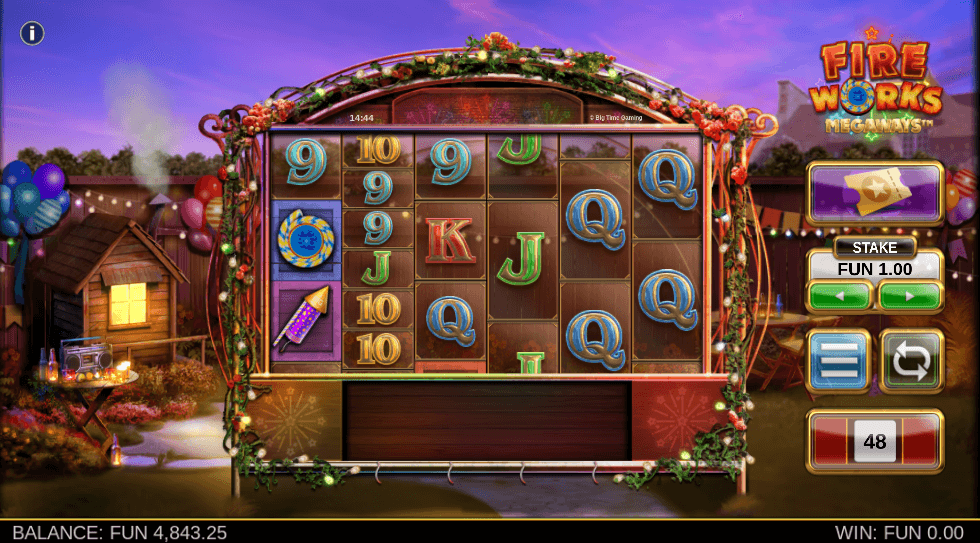Open the game info button
Image resolution: width=980 pixels, height=543 pixels.
pyautogui.click(x=32, y=33)
